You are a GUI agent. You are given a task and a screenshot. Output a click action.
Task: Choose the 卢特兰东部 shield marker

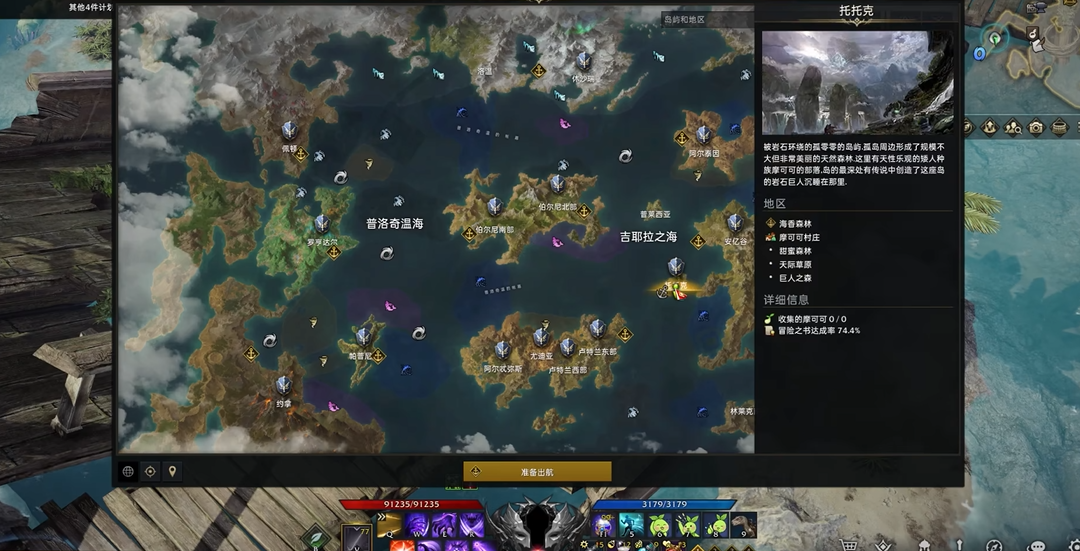click(x=597, y=329)
